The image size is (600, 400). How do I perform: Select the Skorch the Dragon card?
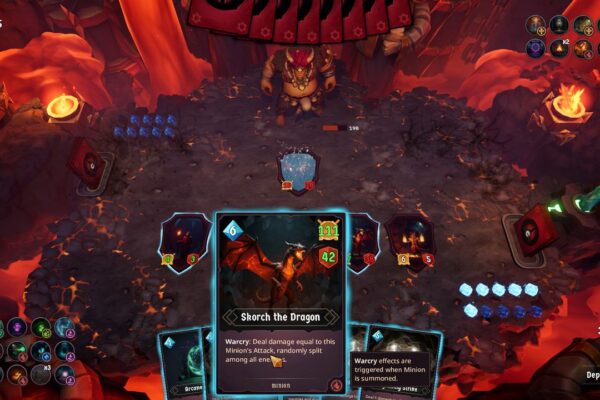(x=280, y=300)
